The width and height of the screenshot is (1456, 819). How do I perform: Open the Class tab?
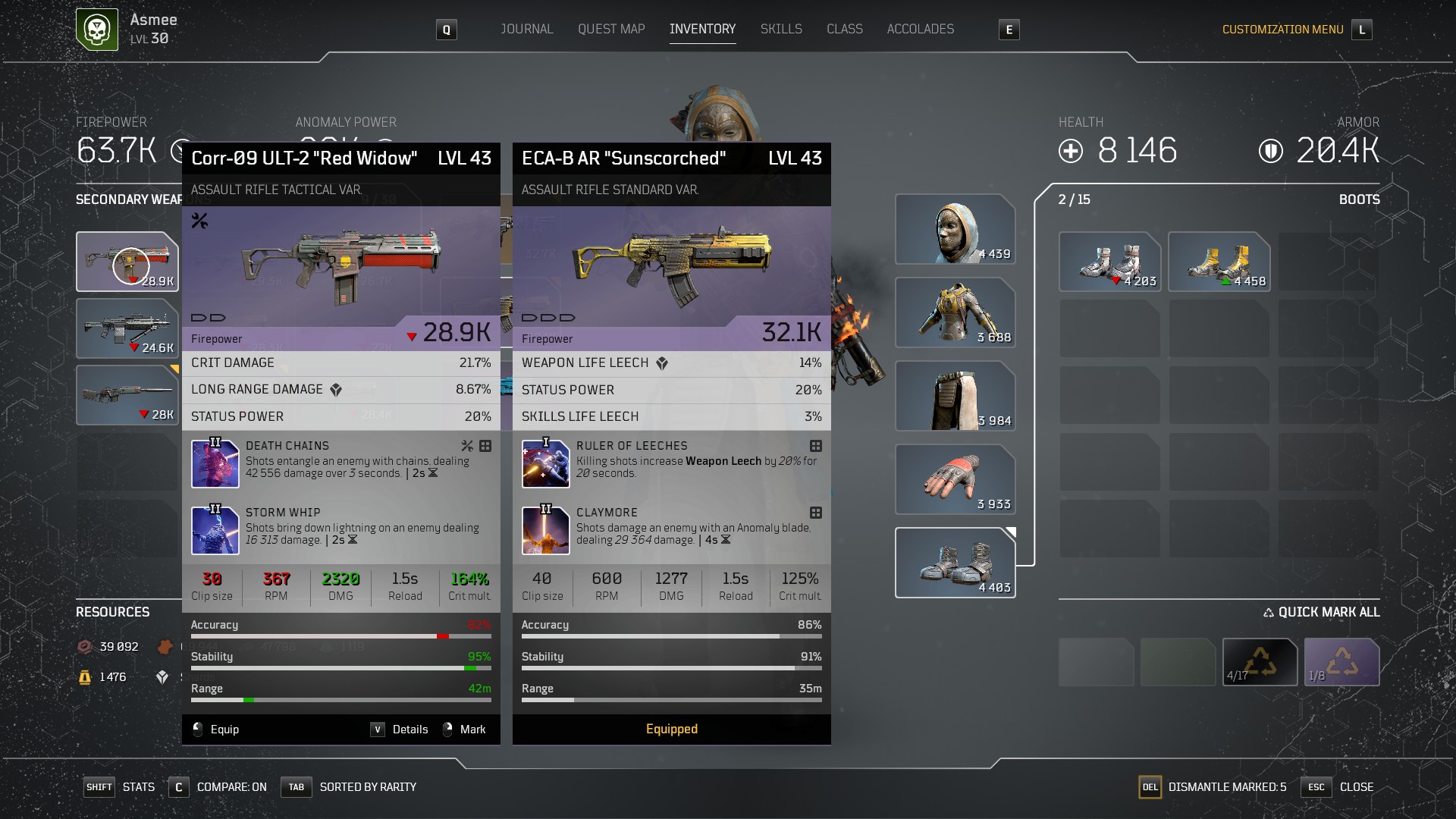[844, 30]
